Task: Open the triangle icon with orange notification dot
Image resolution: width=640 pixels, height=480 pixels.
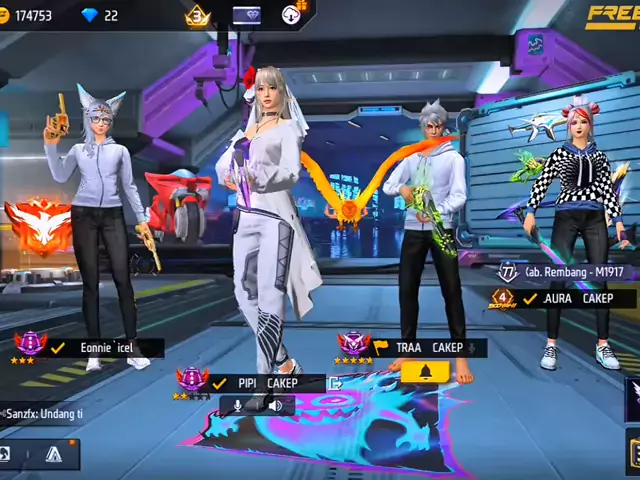Action: 54,454
